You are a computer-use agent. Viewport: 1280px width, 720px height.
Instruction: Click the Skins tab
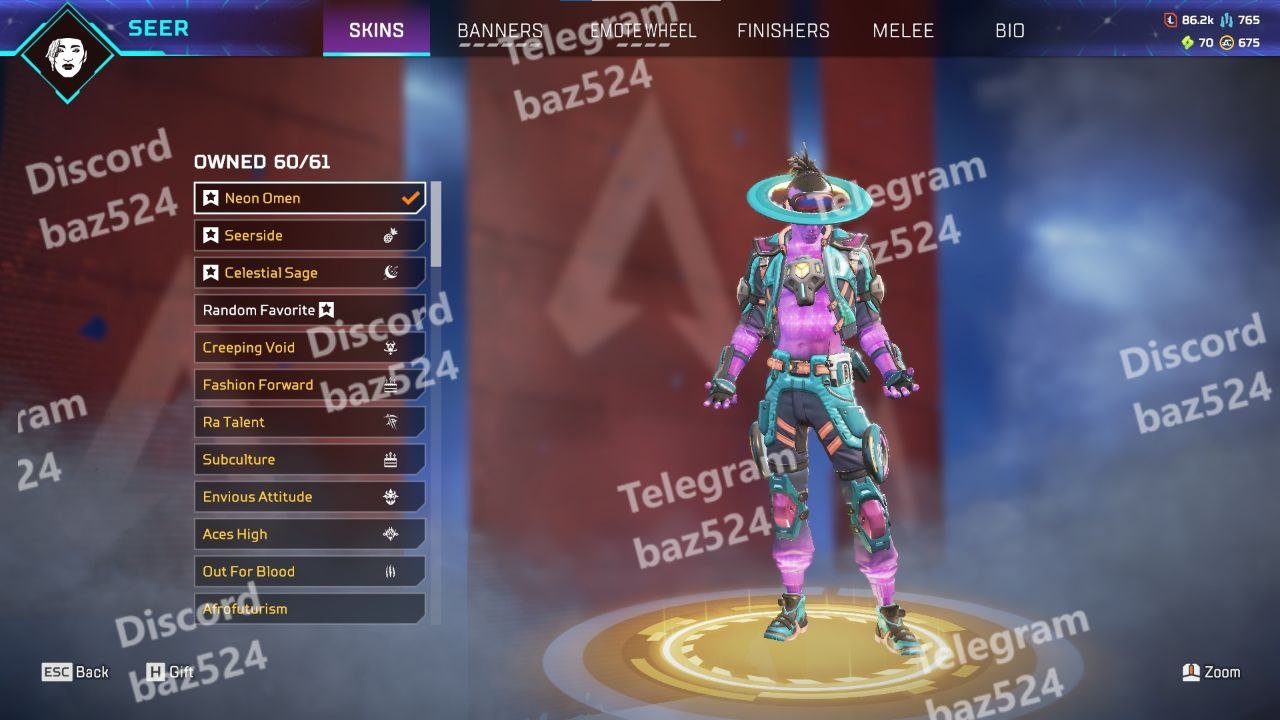click(x=376, y=31)
